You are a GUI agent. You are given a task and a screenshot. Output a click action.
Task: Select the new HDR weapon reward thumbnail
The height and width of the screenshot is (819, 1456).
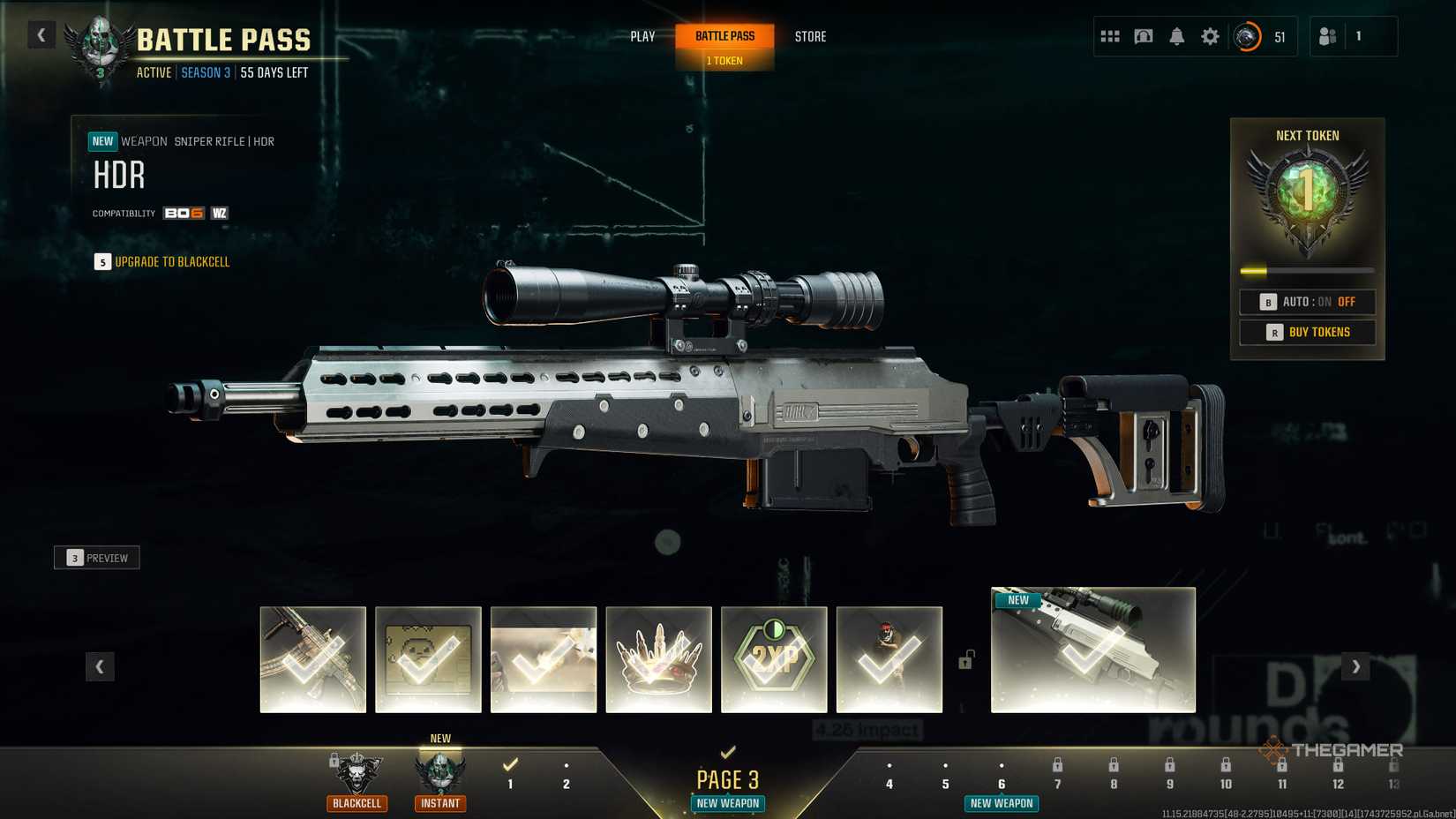(1092, 650)
